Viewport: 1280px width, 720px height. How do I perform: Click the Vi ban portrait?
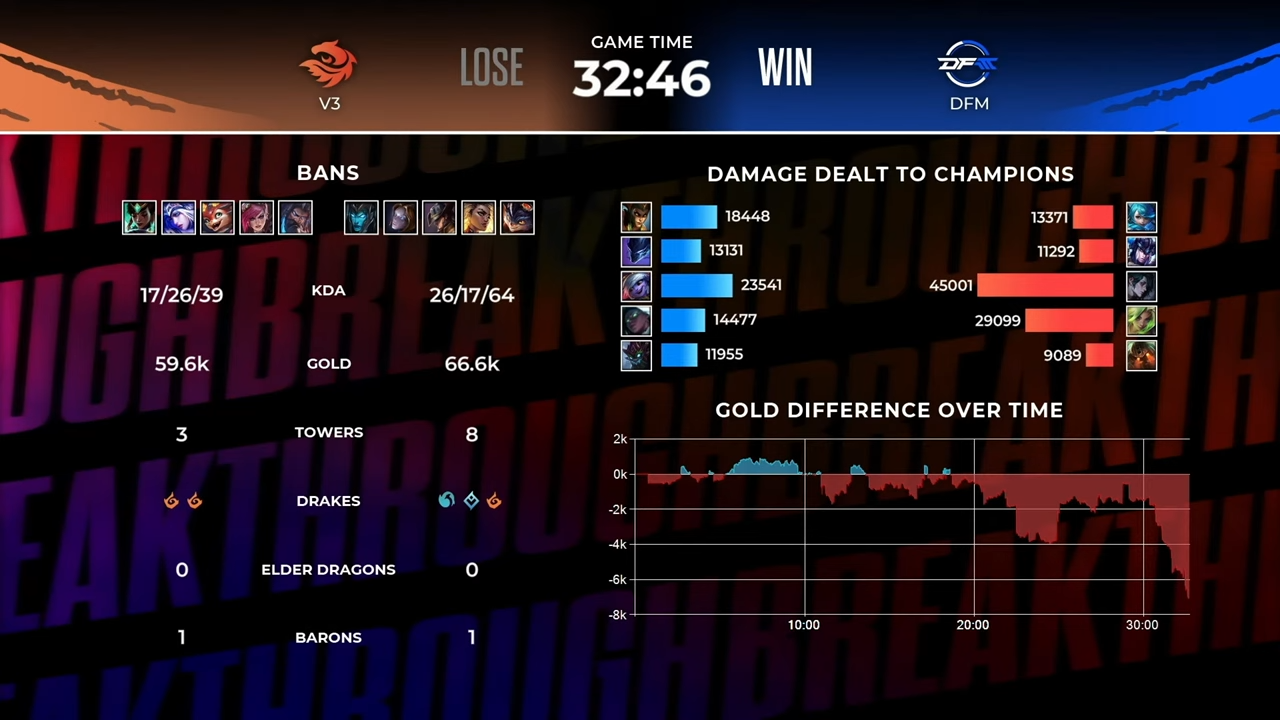(255, 217)
